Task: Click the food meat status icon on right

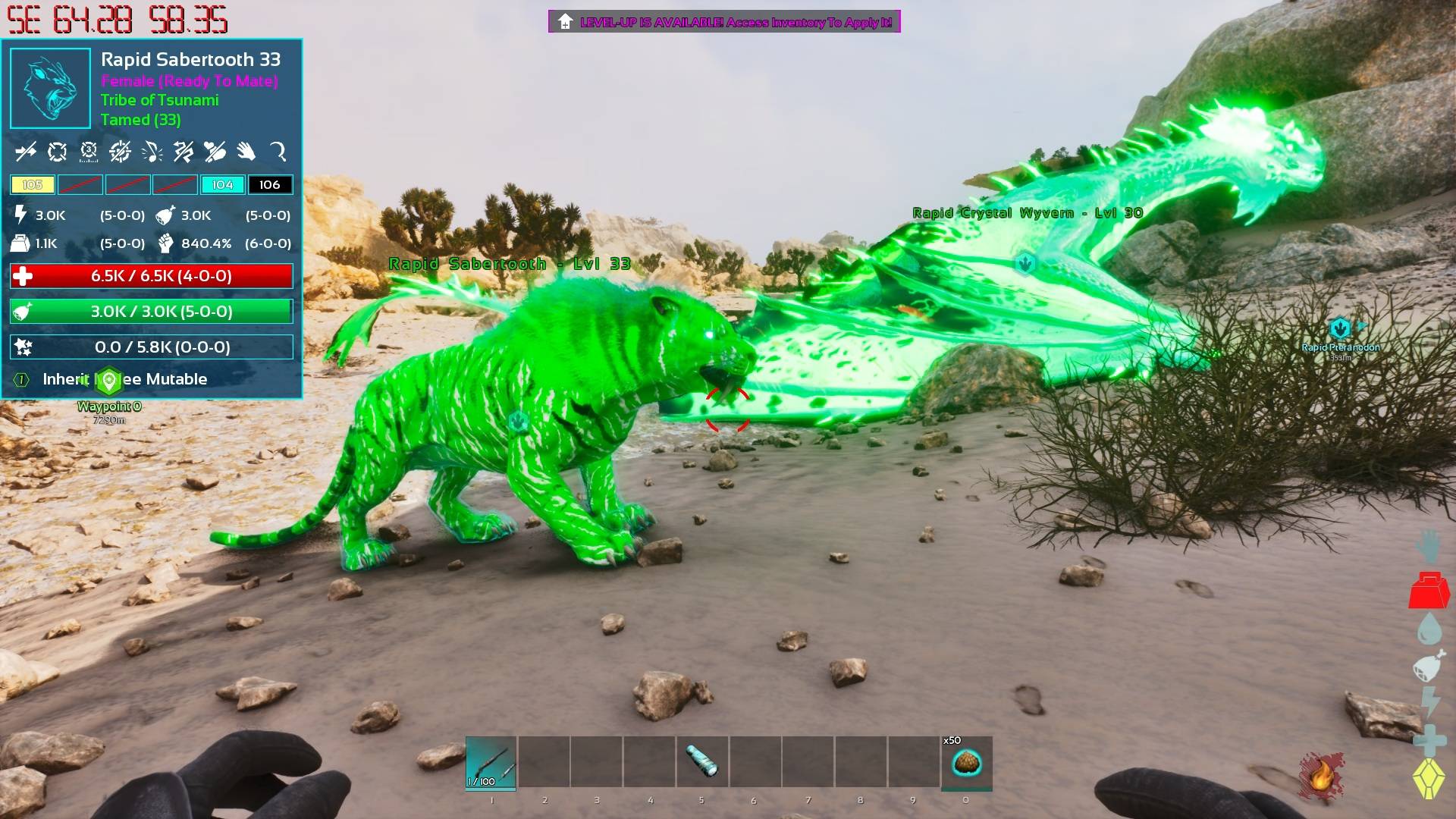Action: 1429,667
